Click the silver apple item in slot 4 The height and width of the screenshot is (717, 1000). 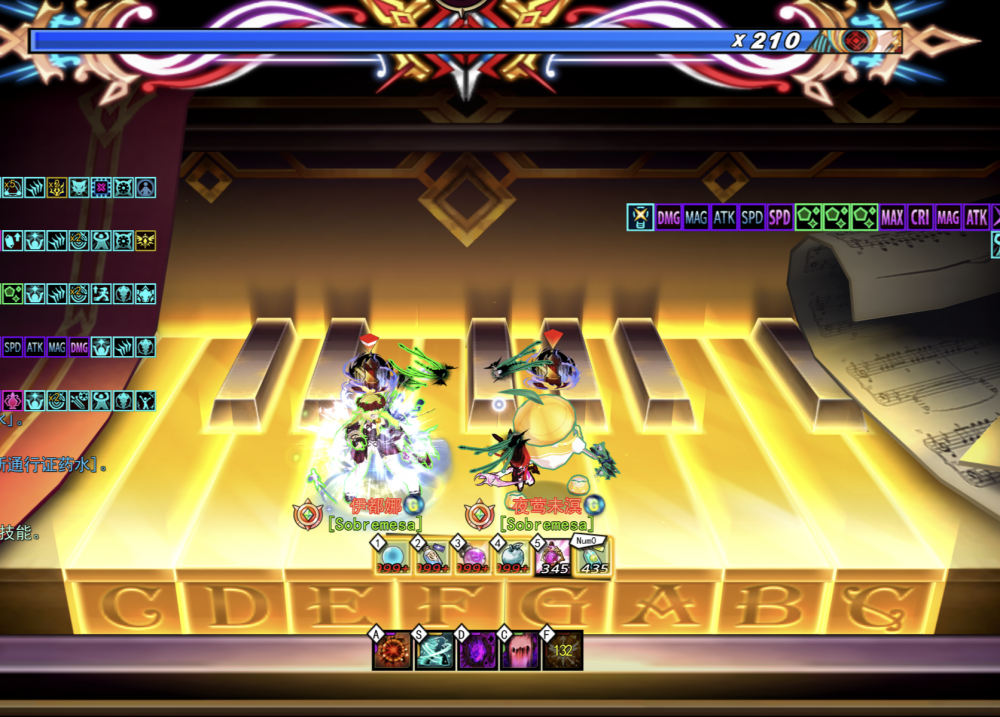tap(512, 557)
